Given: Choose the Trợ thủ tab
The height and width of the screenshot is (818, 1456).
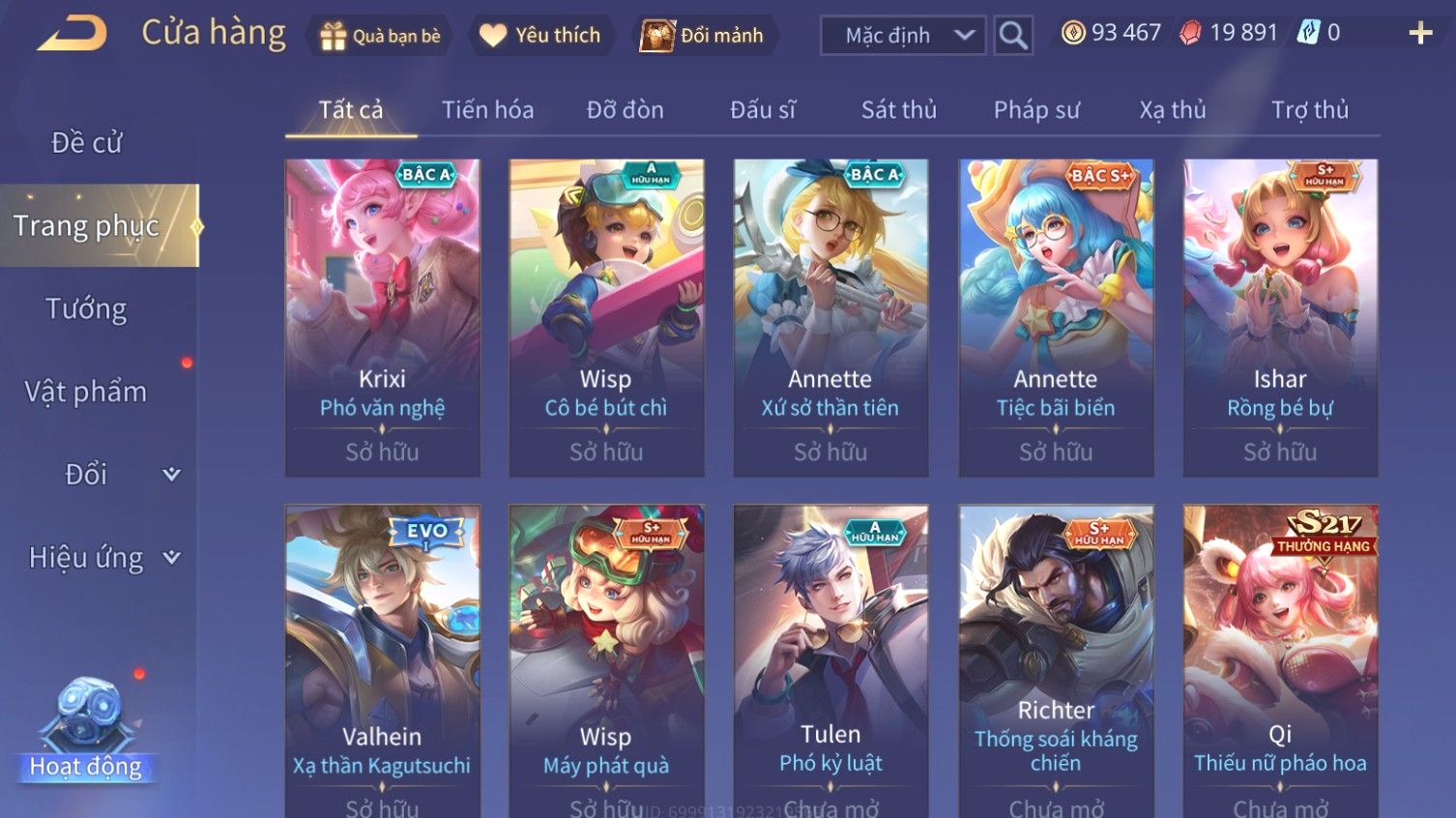Looking at the screenshot, I should (x=1309, y=110).
